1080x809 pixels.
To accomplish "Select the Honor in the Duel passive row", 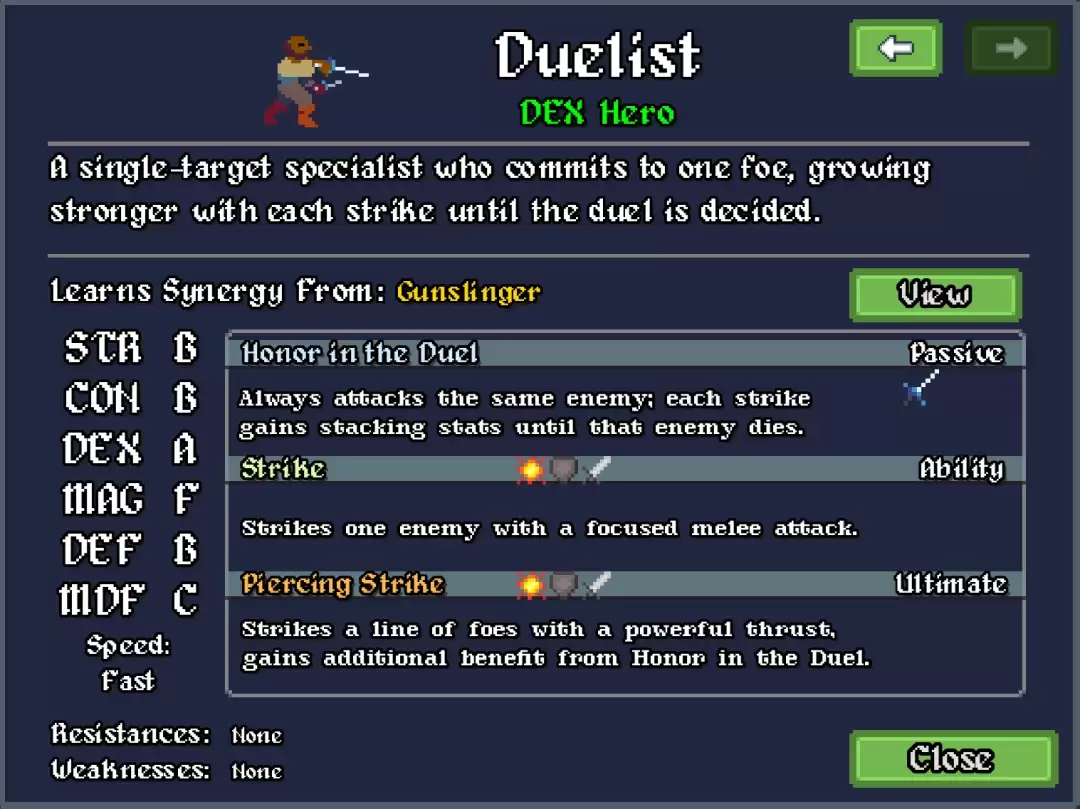I will pyautogui.click(x=624, y=353).
